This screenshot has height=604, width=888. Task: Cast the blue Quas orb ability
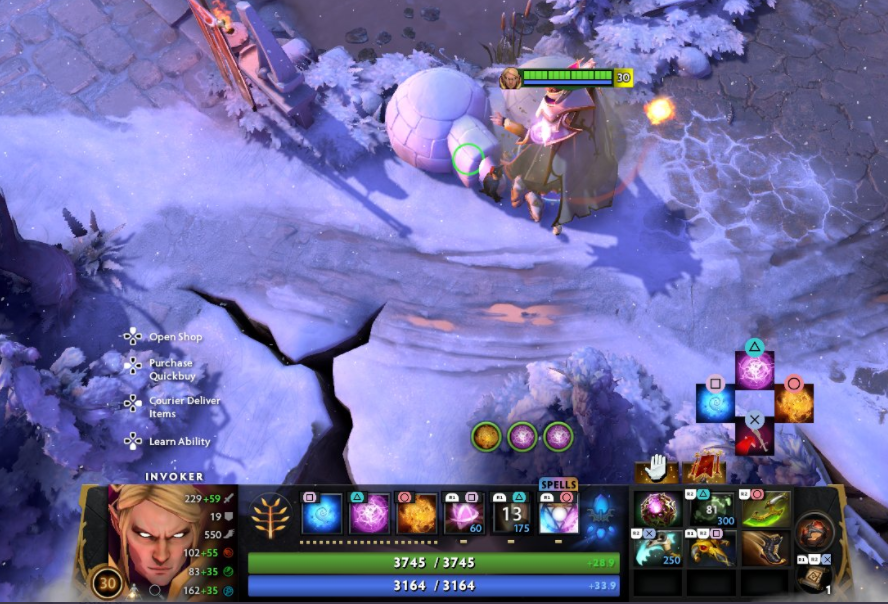(x=322, y=514)
